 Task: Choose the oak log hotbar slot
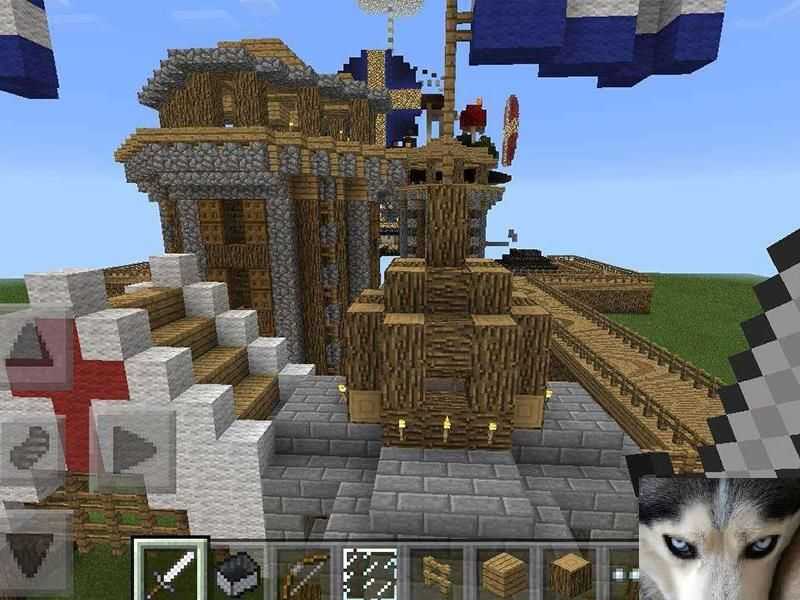[x=570, y=574]
